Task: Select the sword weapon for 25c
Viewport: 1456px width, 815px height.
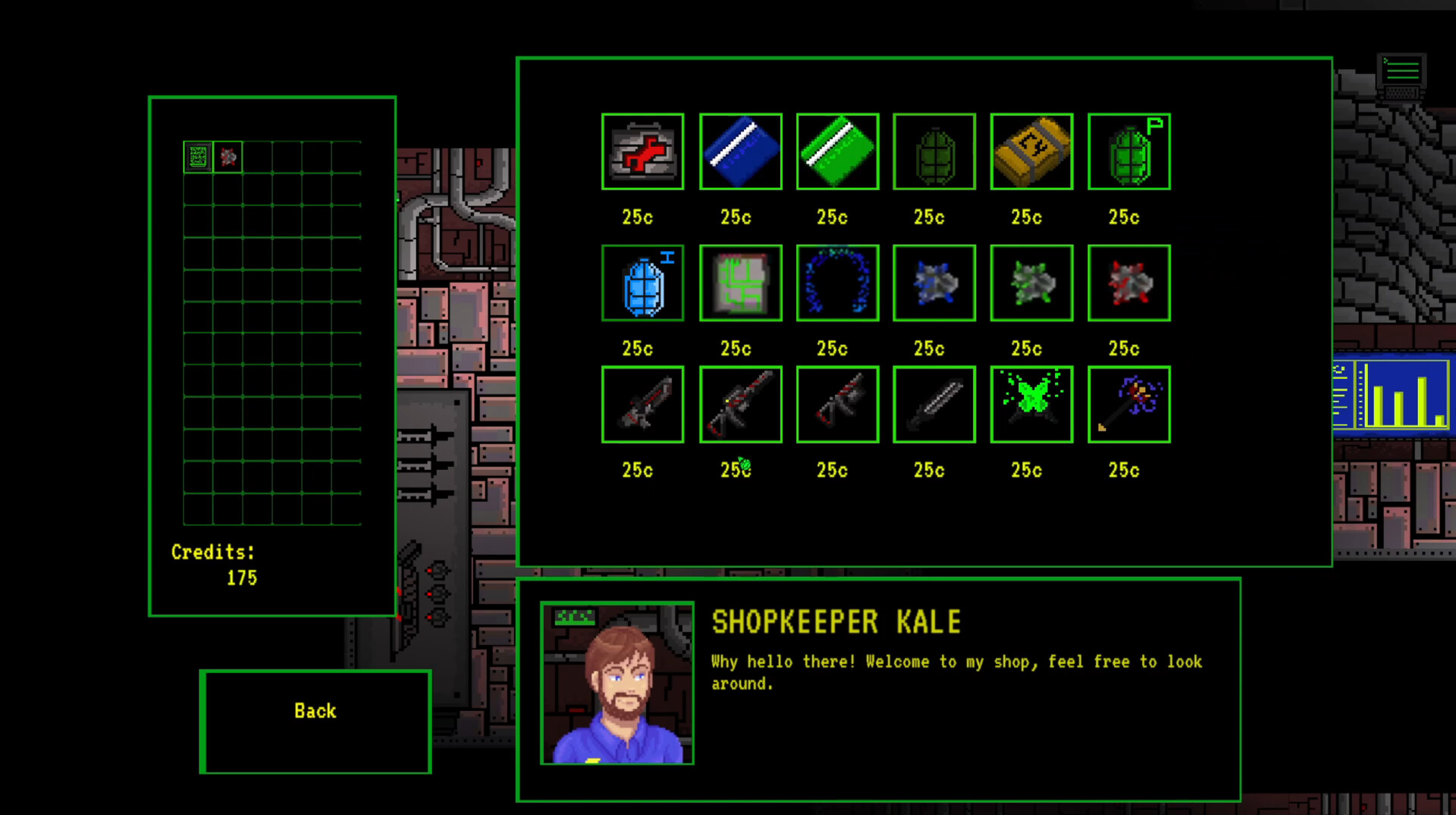Action: point(934,404)
